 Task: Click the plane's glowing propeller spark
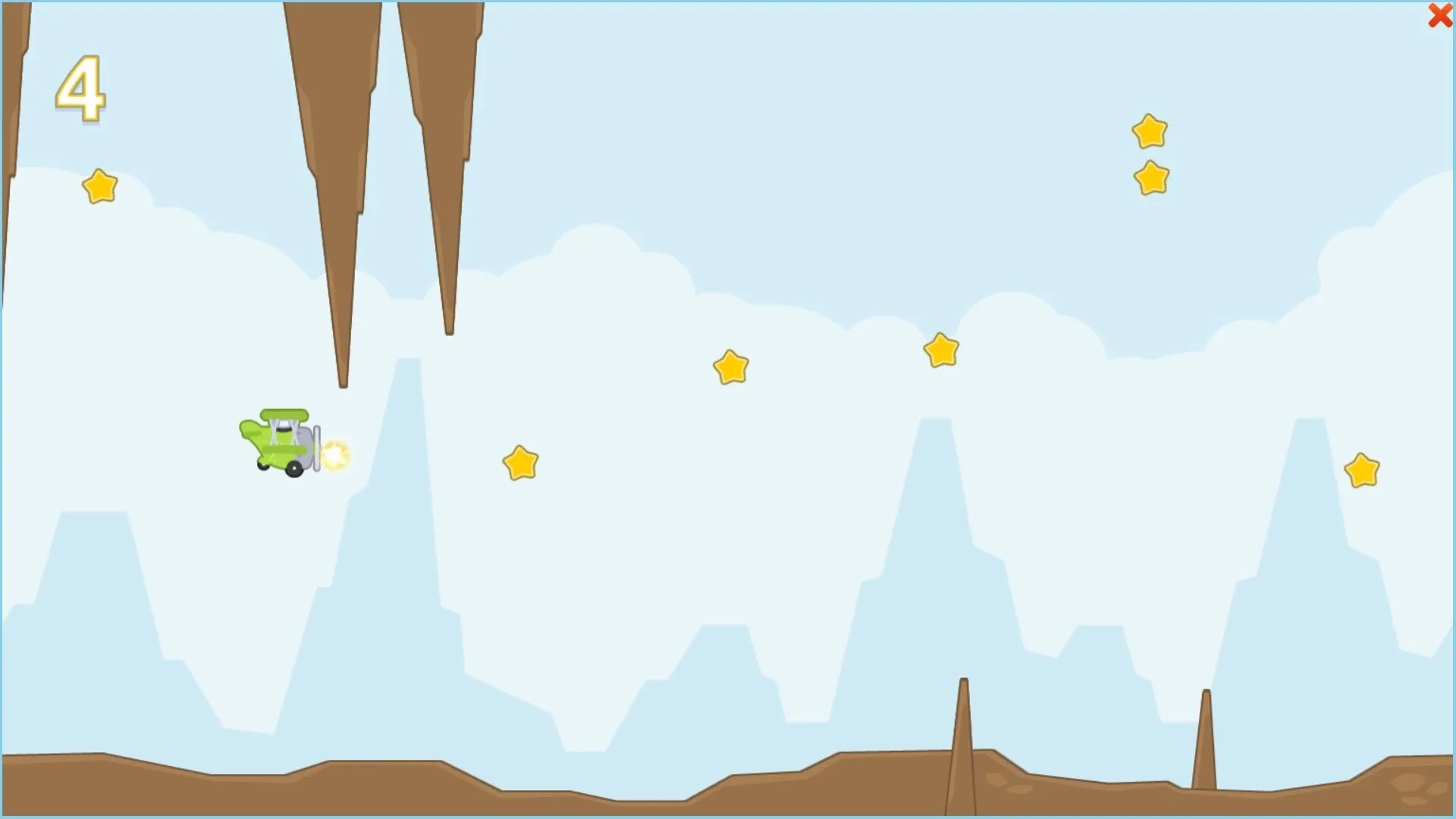click(x=337, y=453)
